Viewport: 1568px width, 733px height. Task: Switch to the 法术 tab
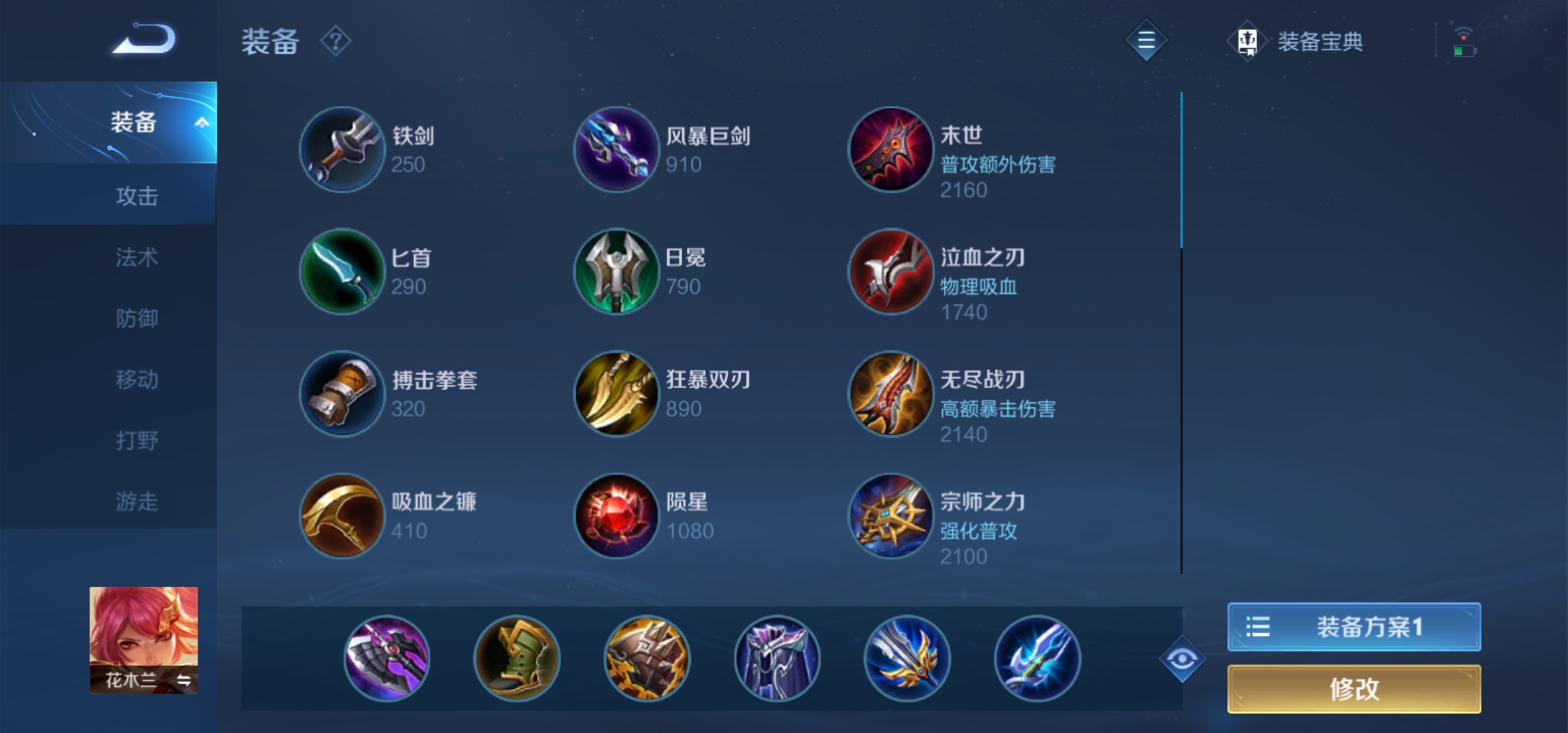click(136, 257)
